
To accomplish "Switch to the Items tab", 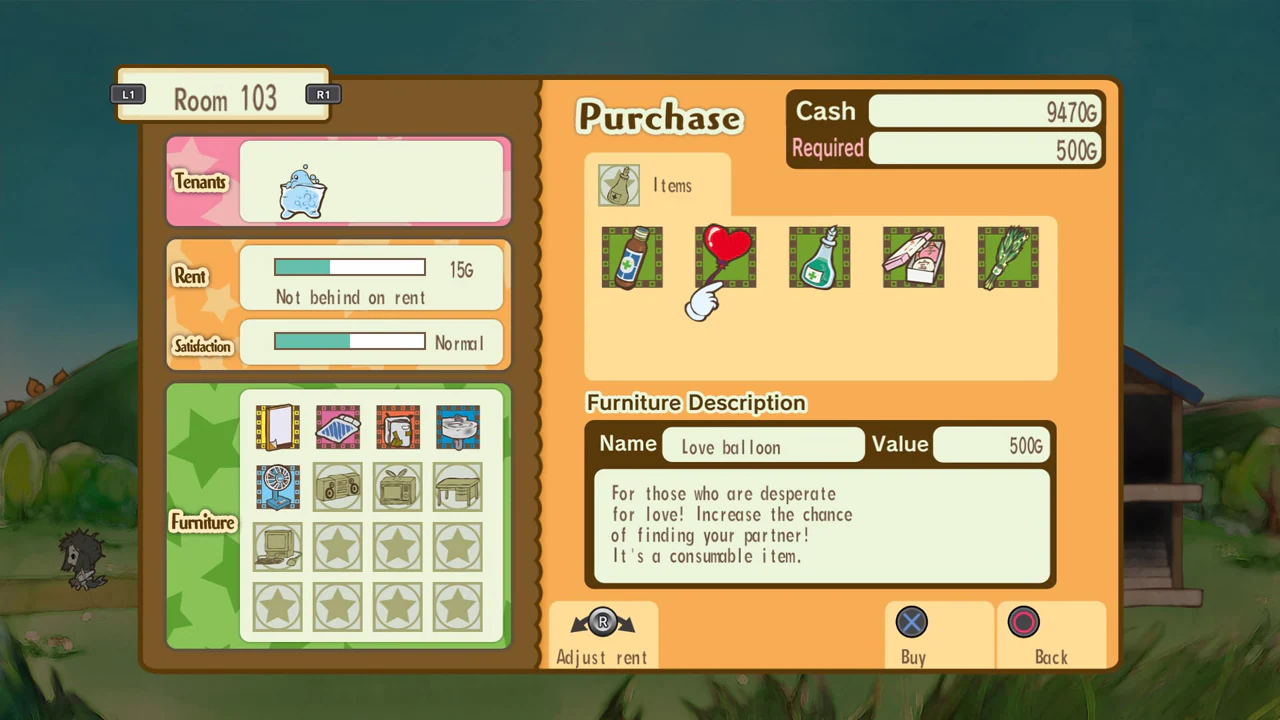I will (x=655, y=185).
